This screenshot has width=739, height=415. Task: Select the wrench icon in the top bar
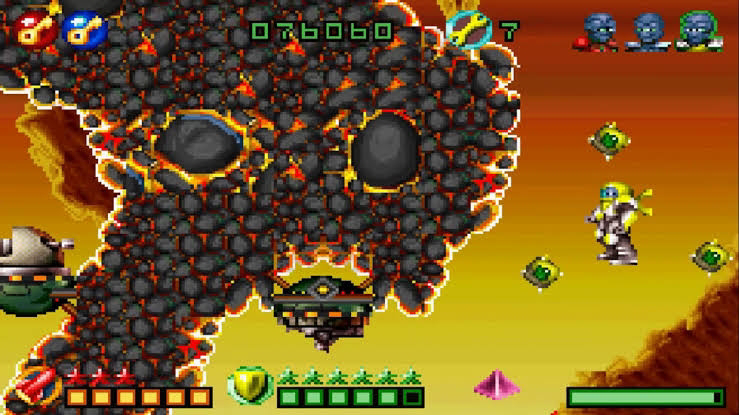pyautogui.click(x=464, y=28)
